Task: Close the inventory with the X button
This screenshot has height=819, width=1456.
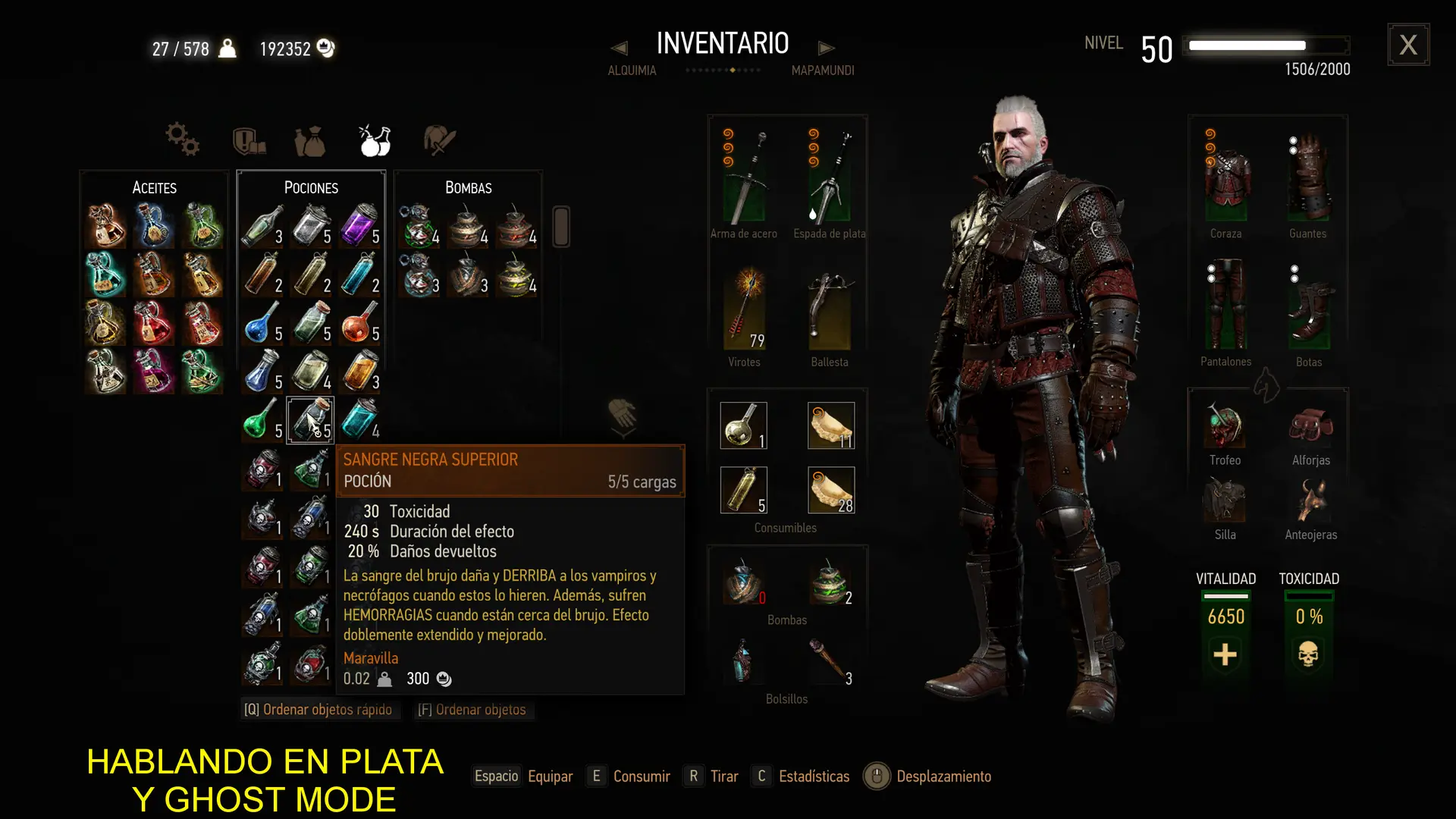Action: pyautogui.click(x=1408, y=45)
